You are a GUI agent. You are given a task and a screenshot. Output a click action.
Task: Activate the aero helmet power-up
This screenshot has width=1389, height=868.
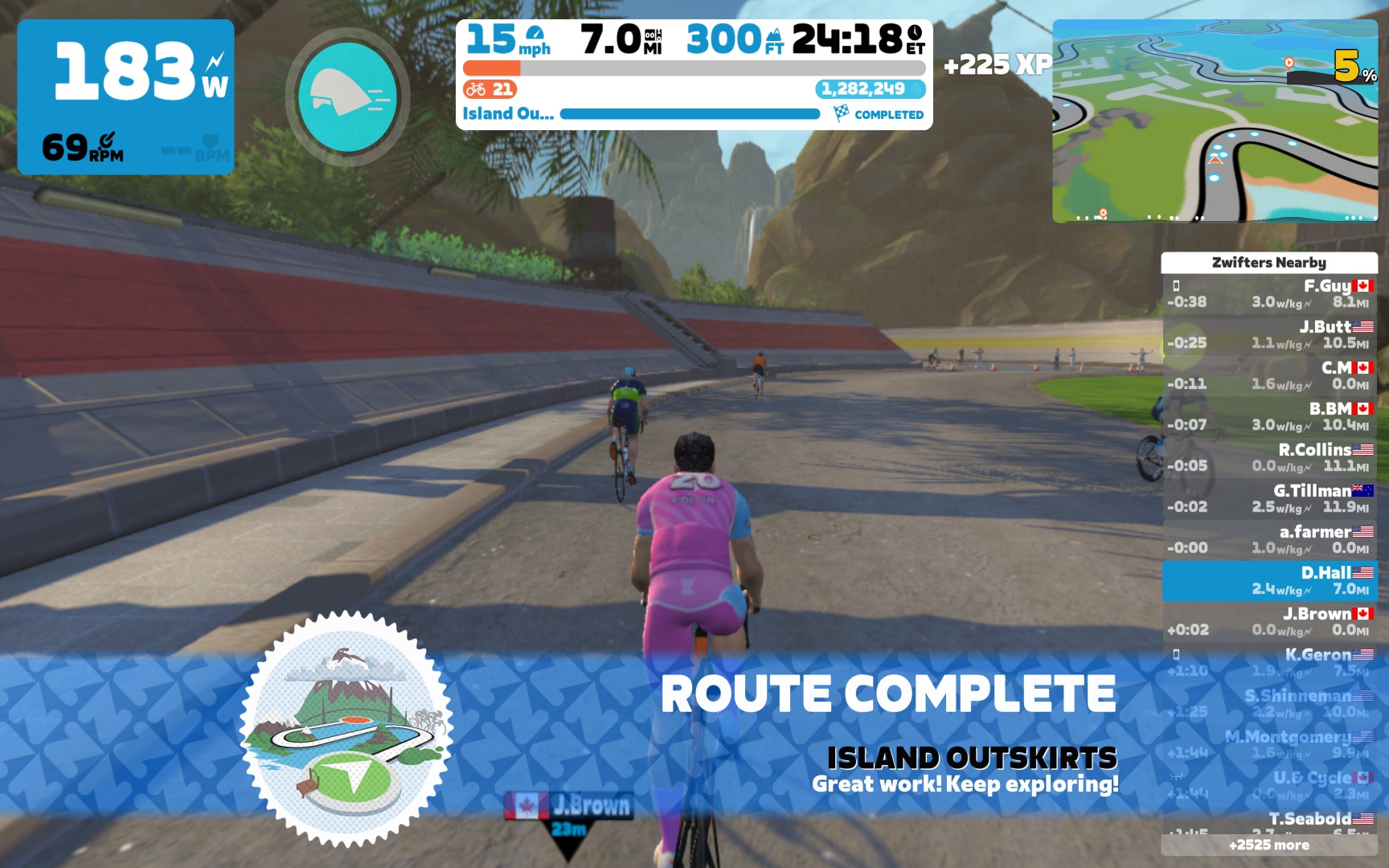[x=347, y=97]
